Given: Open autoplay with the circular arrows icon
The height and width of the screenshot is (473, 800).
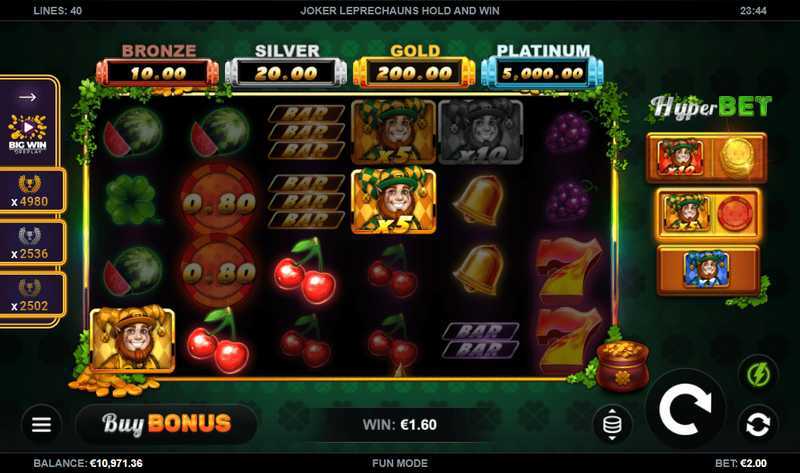Looking at the screenshot, I should (x=758, y=423).
